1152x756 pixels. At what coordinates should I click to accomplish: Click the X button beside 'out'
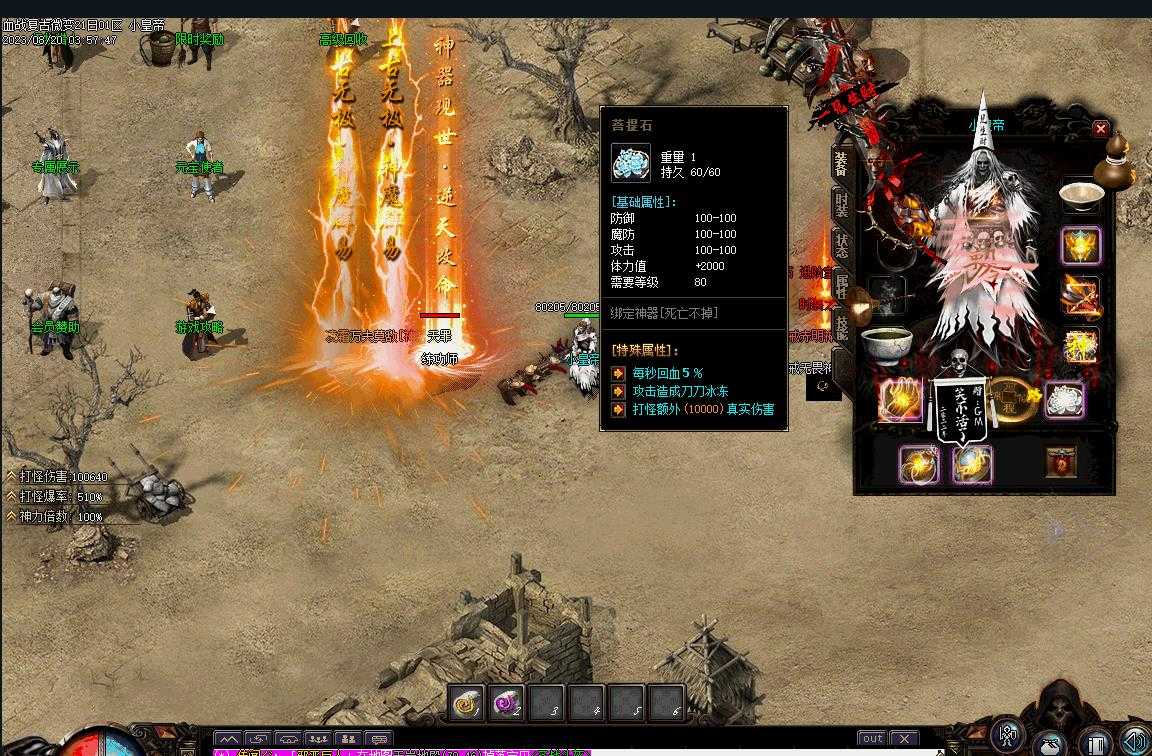pyautogui.click(x=903, y=739)
